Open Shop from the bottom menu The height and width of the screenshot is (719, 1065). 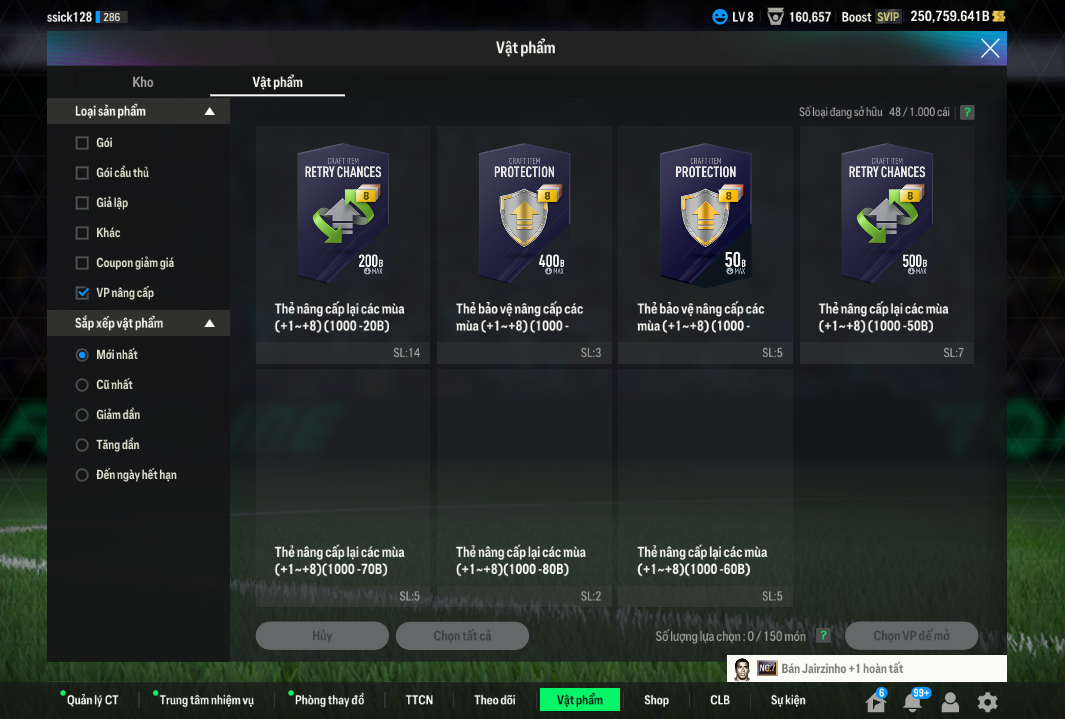(x=656, y=700)
